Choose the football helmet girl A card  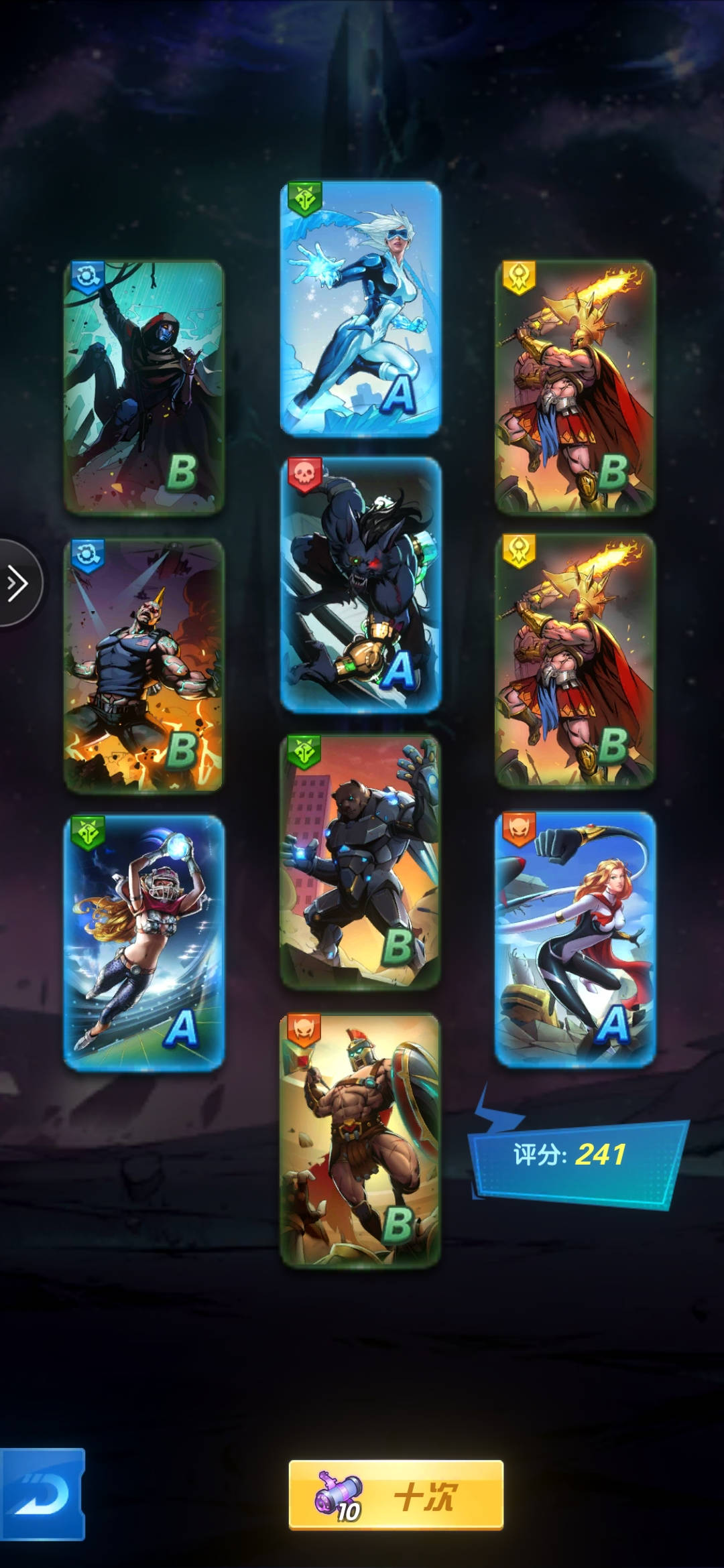[x=143, y=942]
